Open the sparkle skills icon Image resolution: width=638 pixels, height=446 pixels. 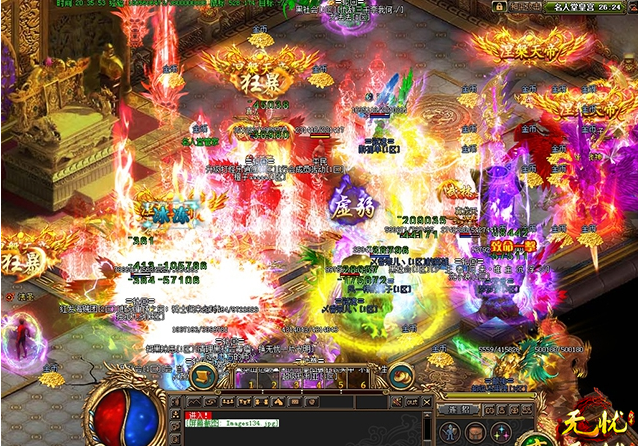[503, 433]
